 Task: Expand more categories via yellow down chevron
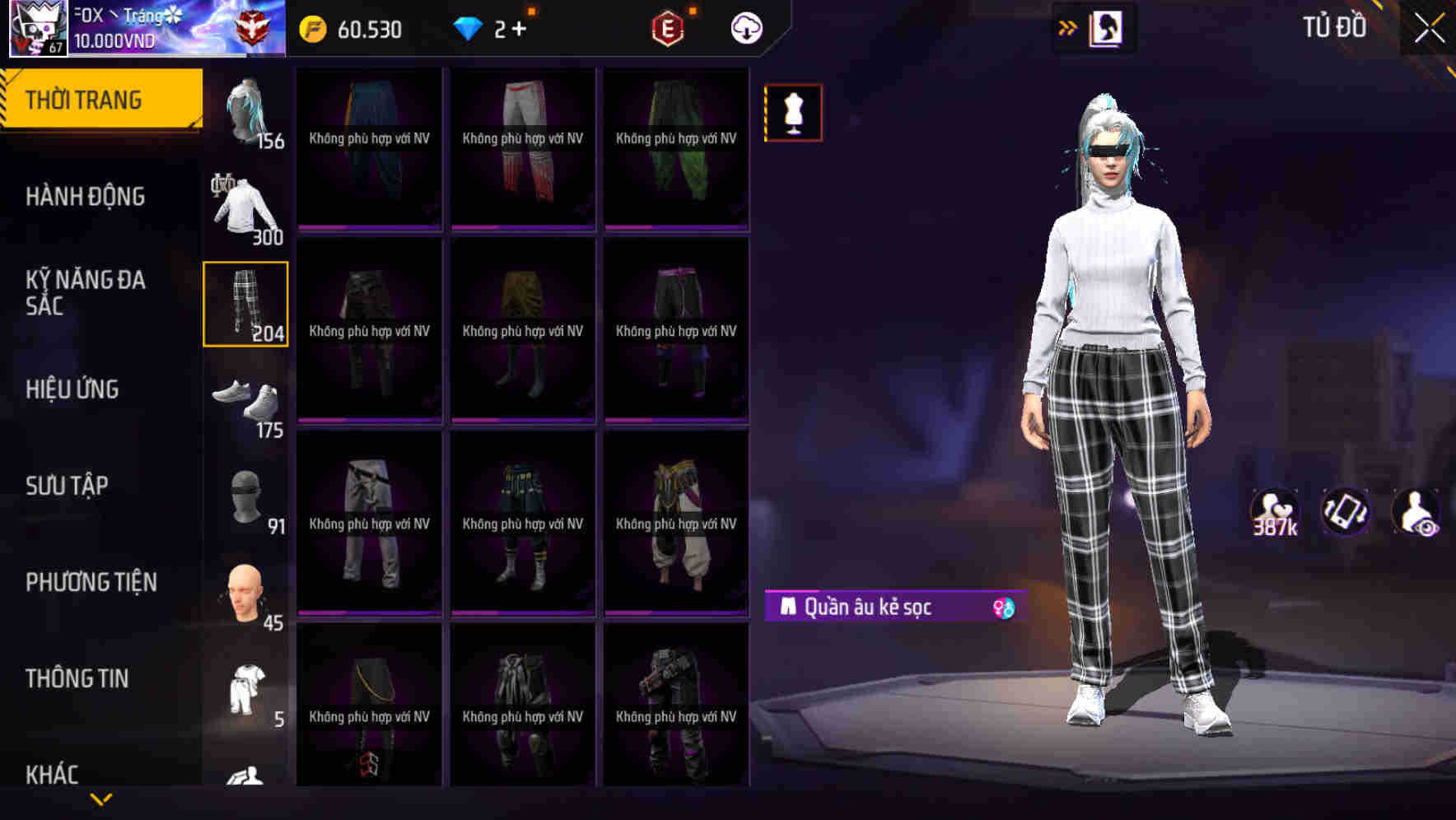[x=102, y=798]
